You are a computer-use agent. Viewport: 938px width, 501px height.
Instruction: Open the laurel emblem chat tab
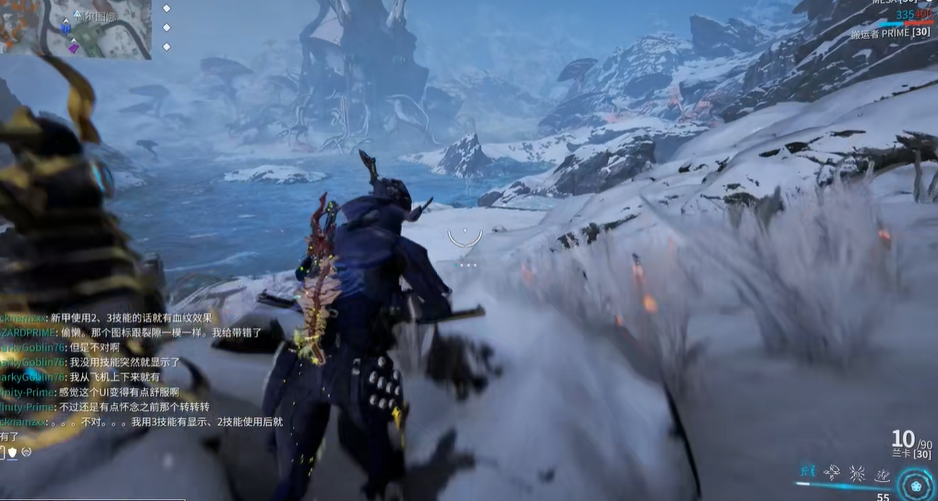pos(26,452)
